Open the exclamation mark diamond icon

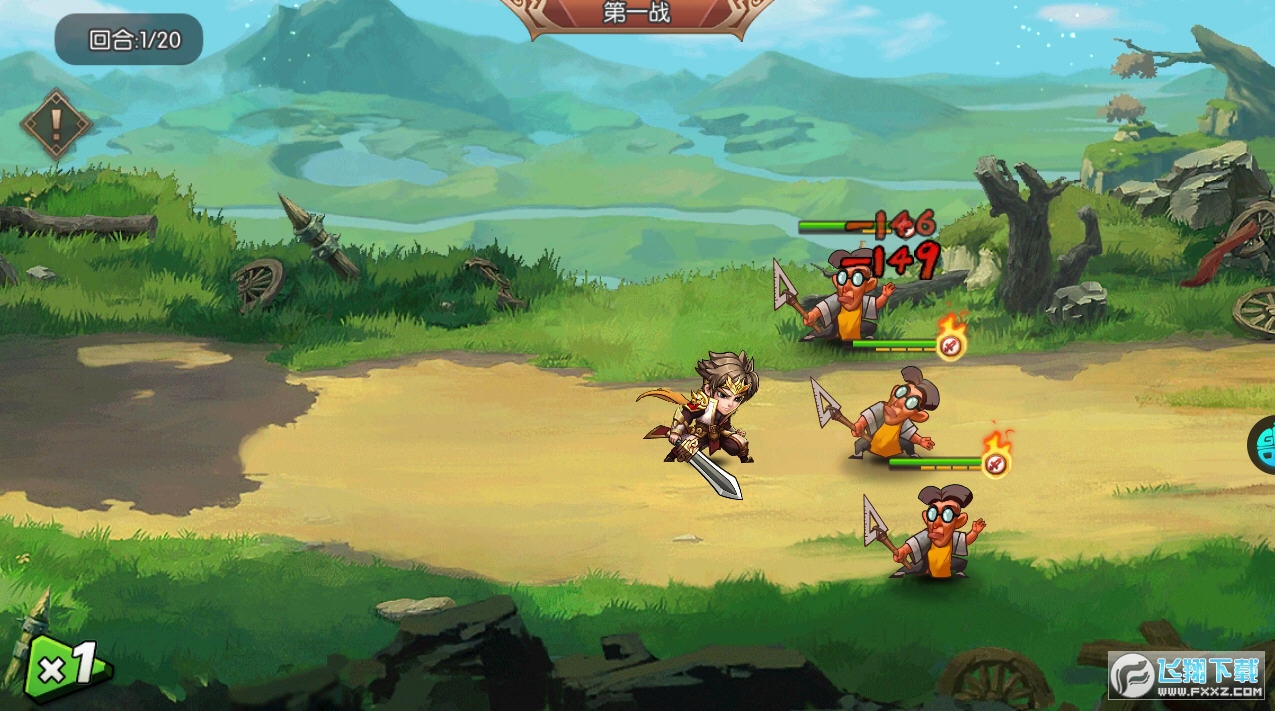click(56, 124)
